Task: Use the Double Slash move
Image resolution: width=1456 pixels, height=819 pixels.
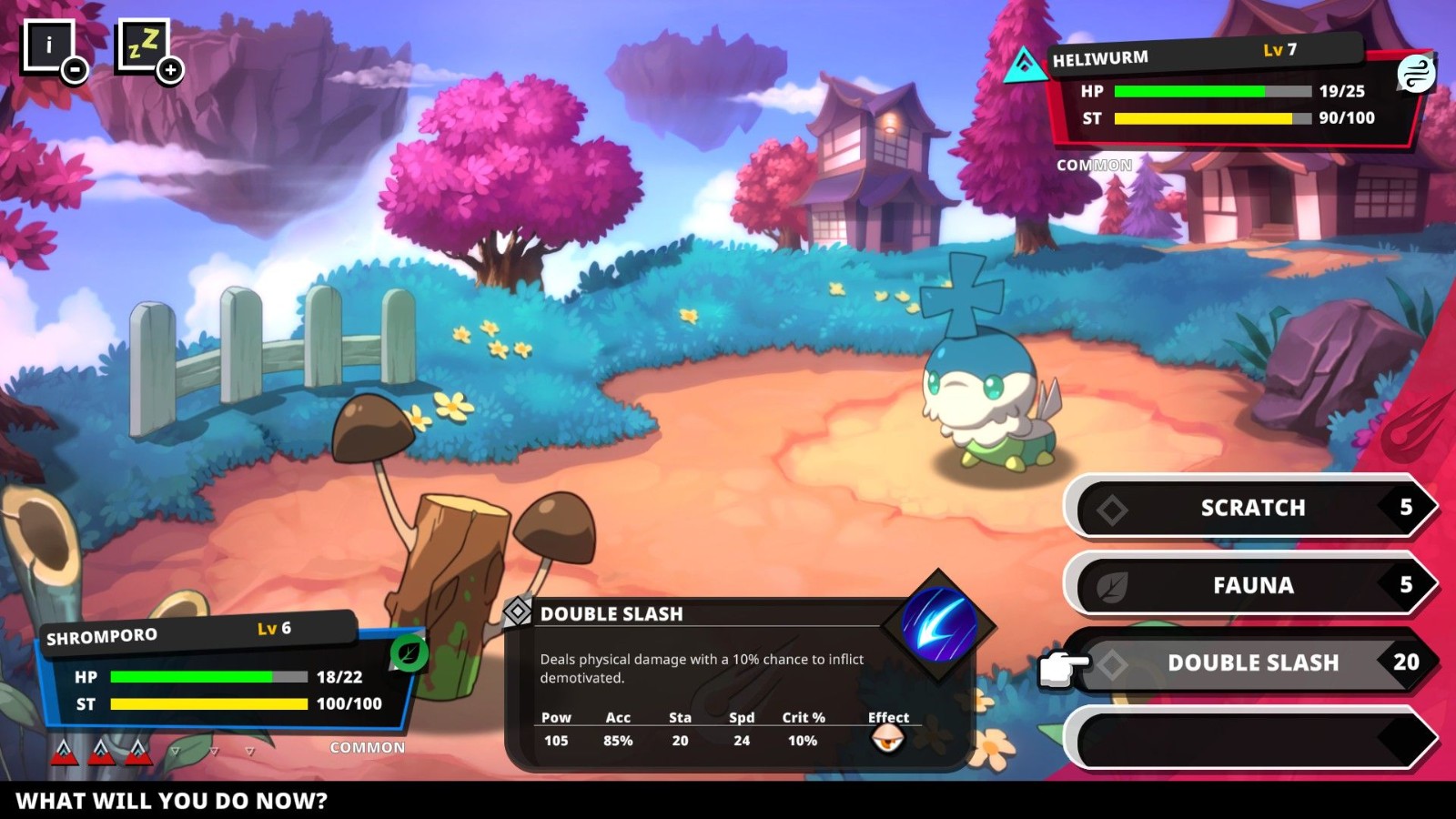Action: (x=1252, y=662)
